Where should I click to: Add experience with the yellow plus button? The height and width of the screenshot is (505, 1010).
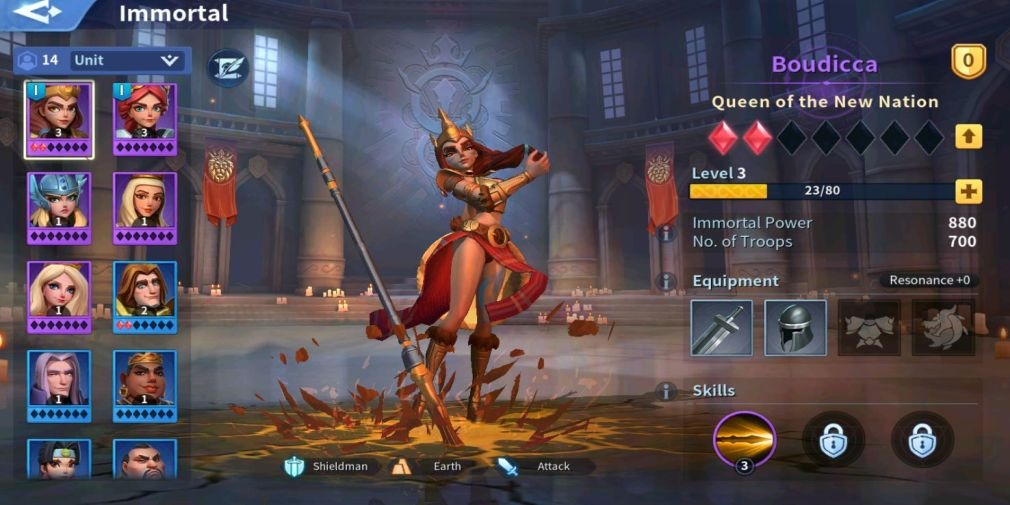point(968,191)
